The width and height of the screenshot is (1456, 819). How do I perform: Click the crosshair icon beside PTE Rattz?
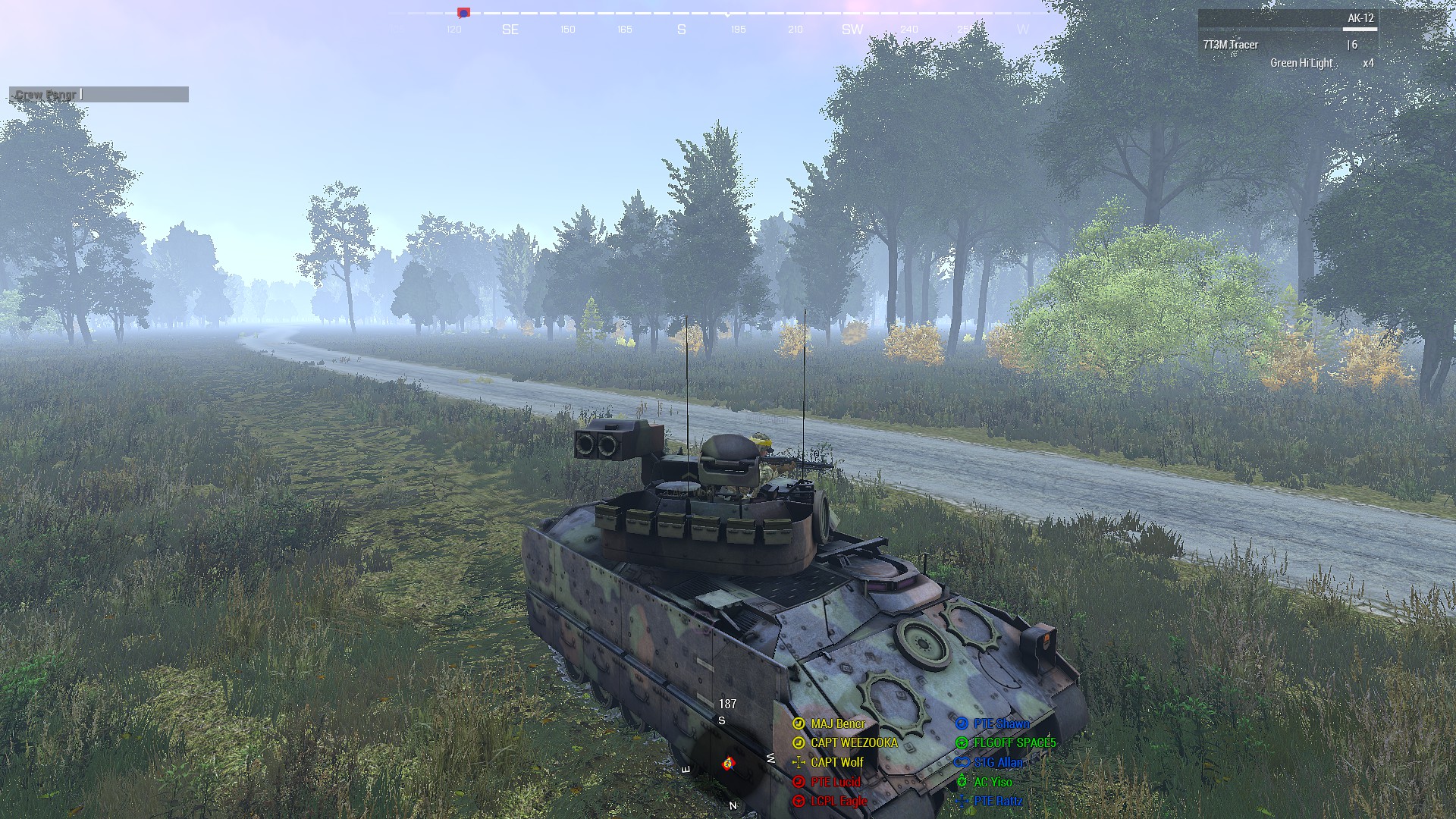[962, 801]
